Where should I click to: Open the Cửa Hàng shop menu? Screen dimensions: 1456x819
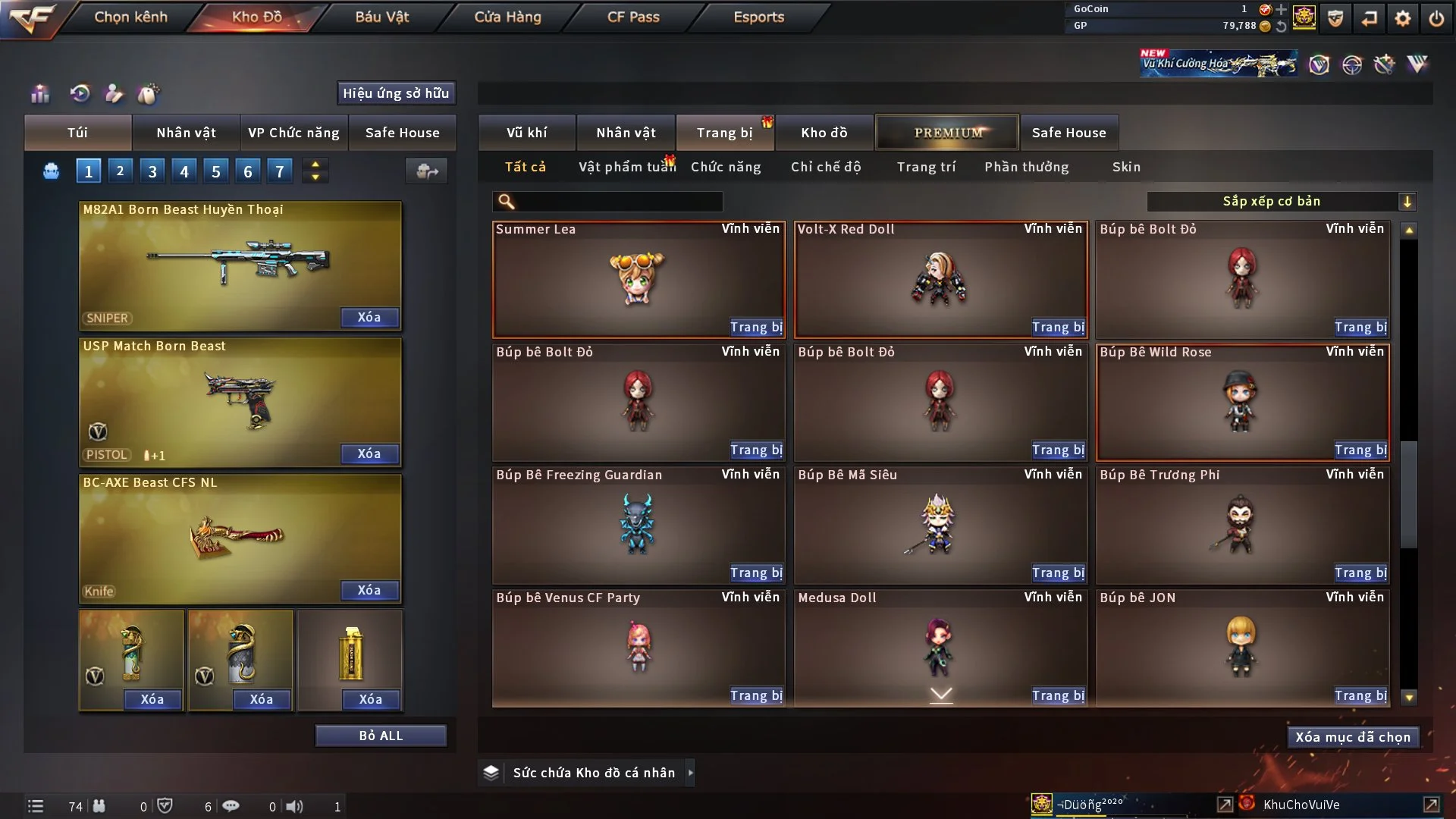[507, 17]
